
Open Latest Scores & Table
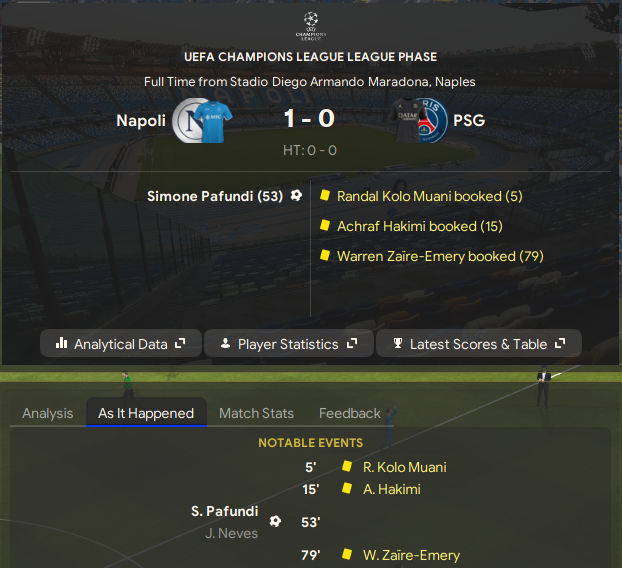[x=479, y=344]
